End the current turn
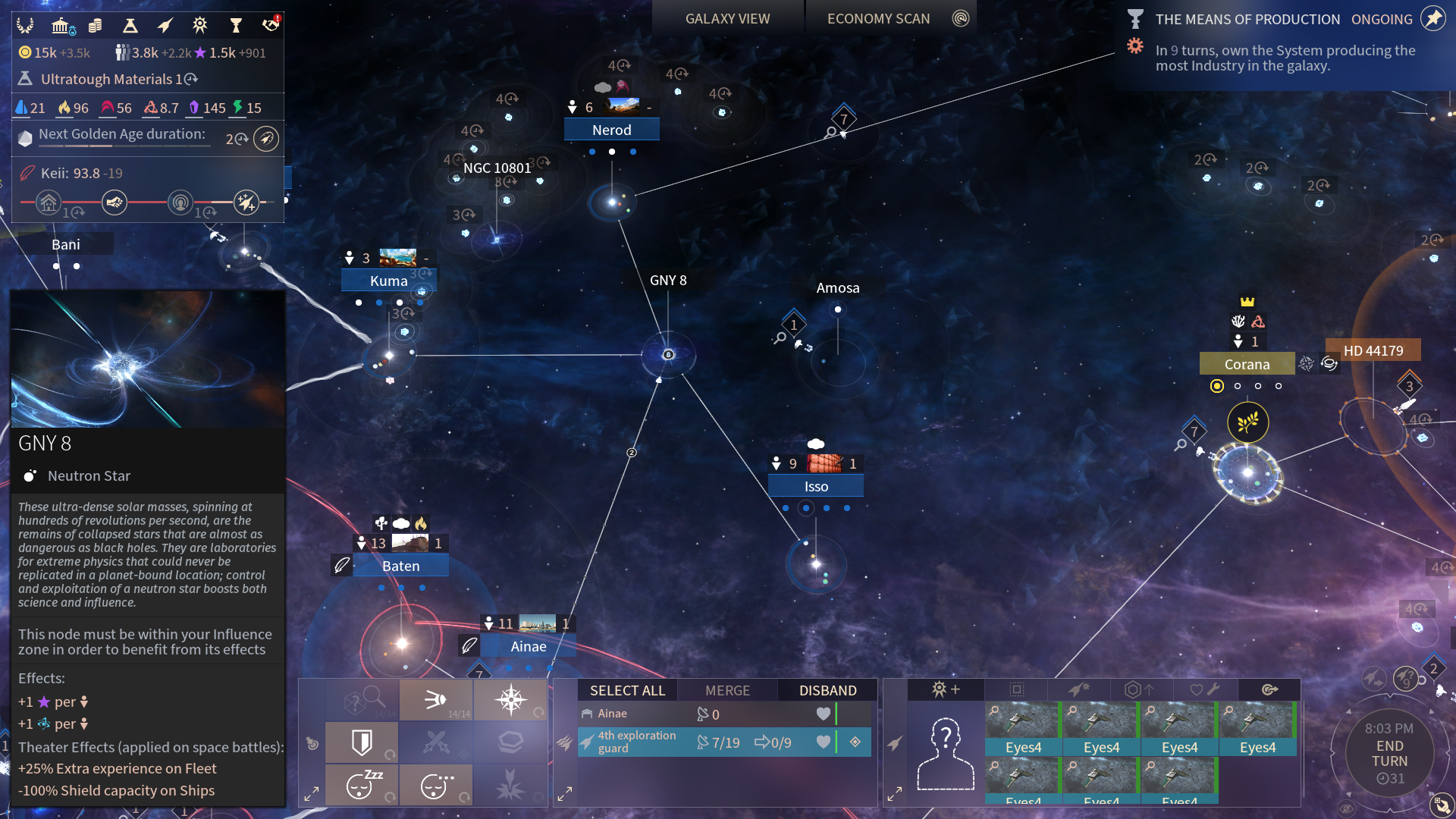This screenshot has width=1456, height=819. point(1389,753)
